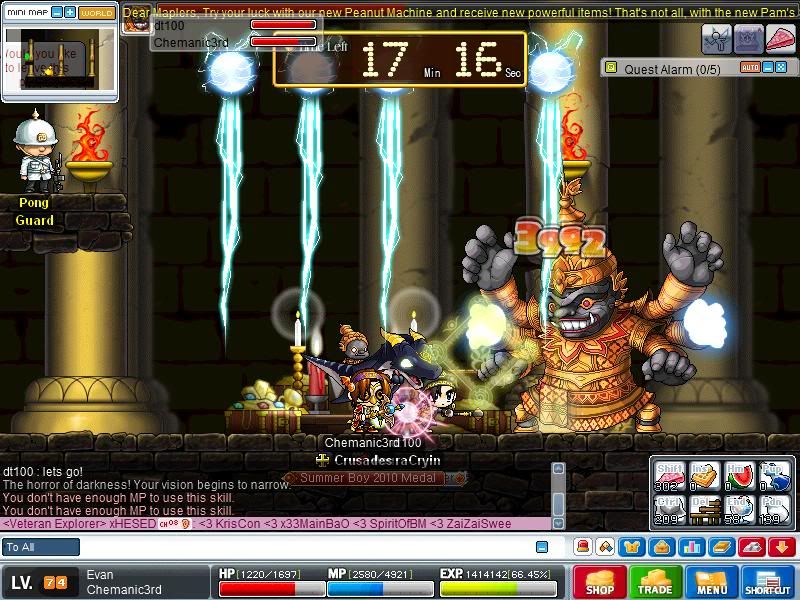
Task: Minimize the minimap with the minus button
Action: click(57, 12)
